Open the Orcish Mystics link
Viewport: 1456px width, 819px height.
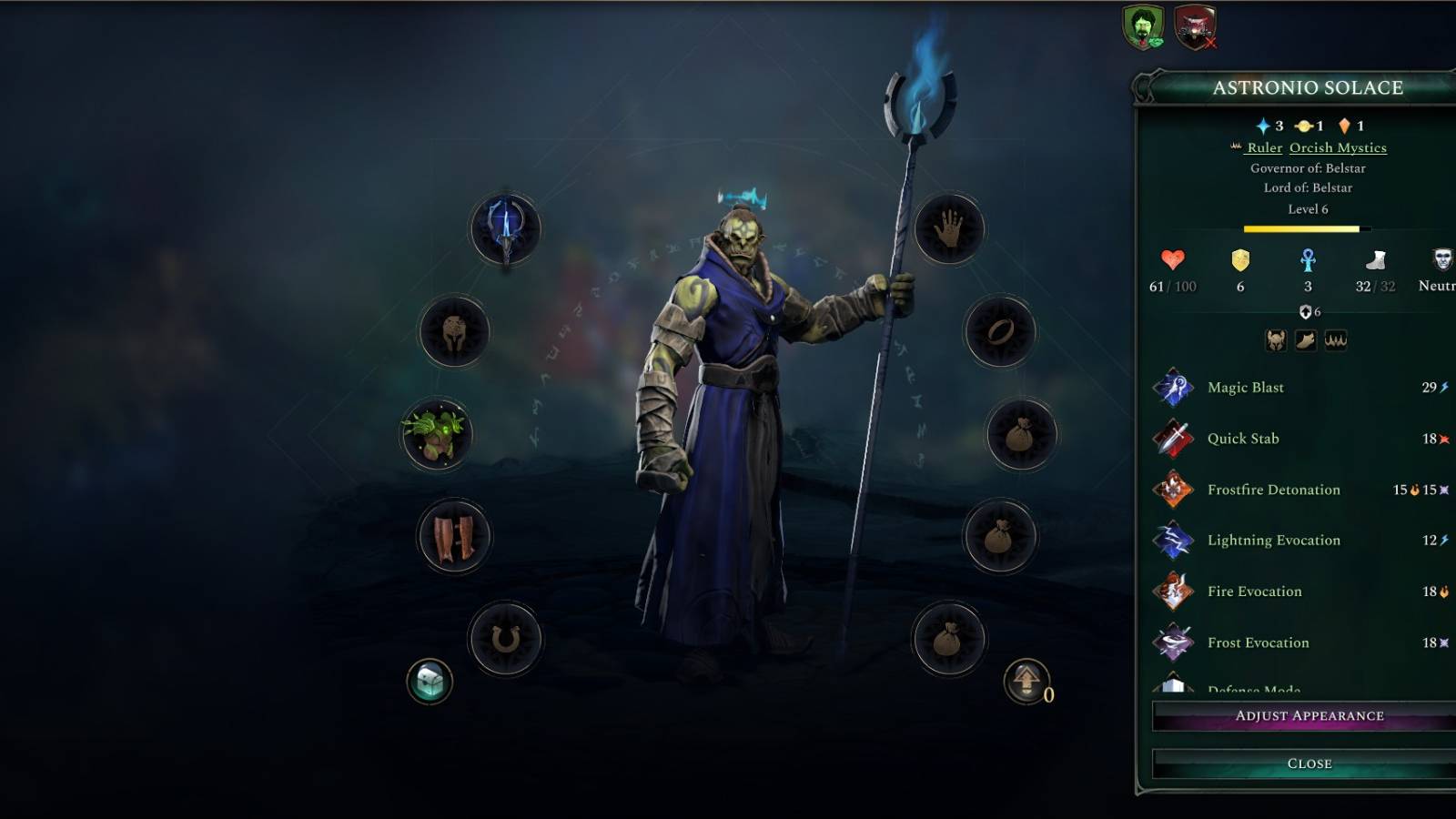[1336, 147]
